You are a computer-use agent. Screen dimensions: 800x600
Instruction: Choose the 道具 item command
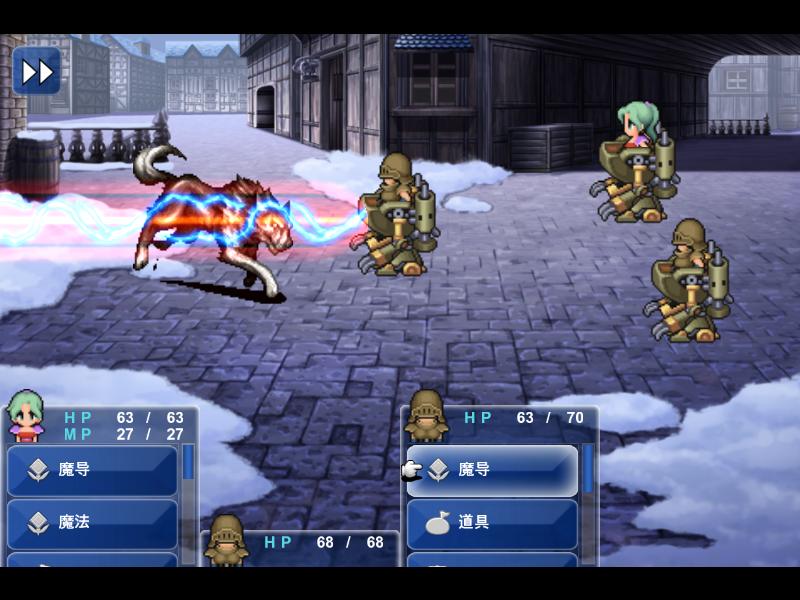point(492,523)
